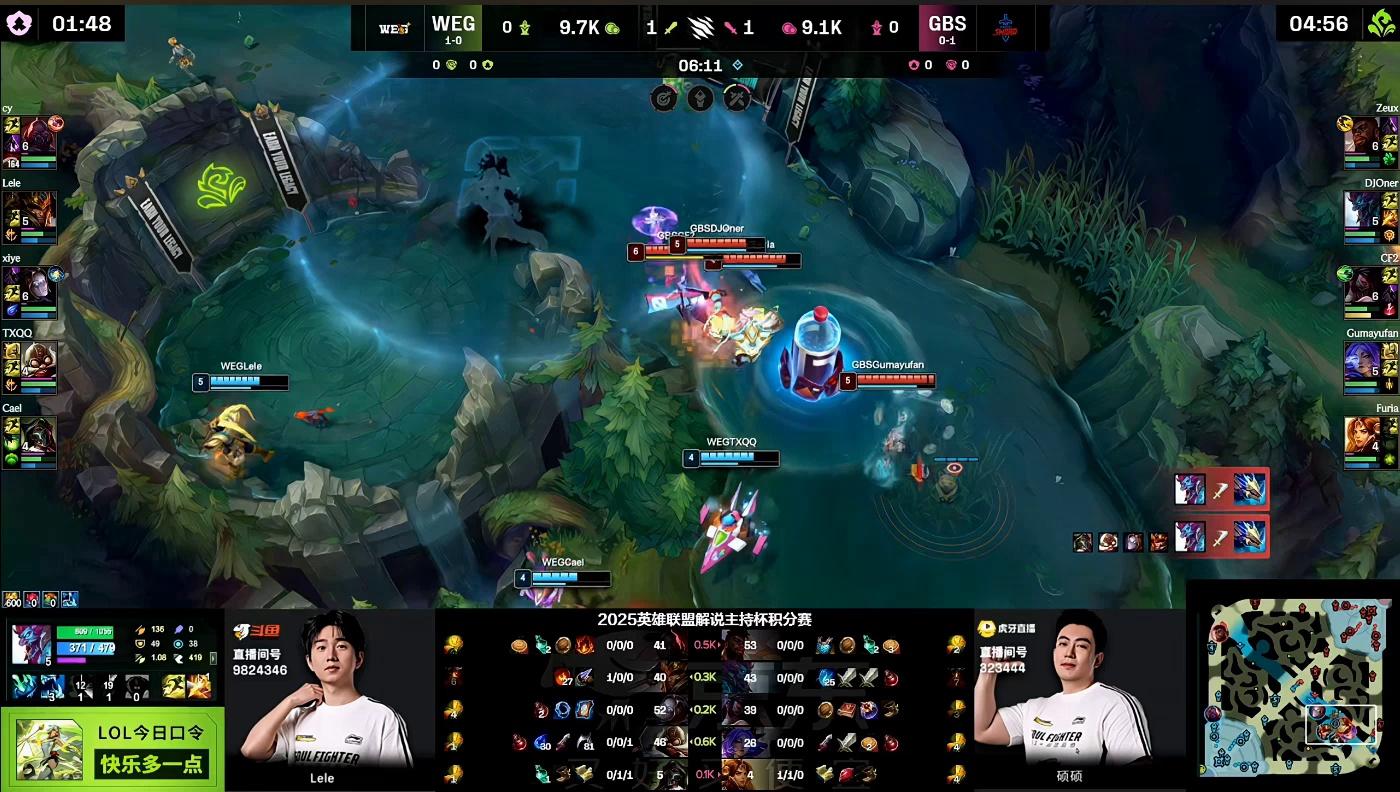The image size is (1400, 792).
Task: Choose Furia's champion portrait
Action: point(1361,435)
